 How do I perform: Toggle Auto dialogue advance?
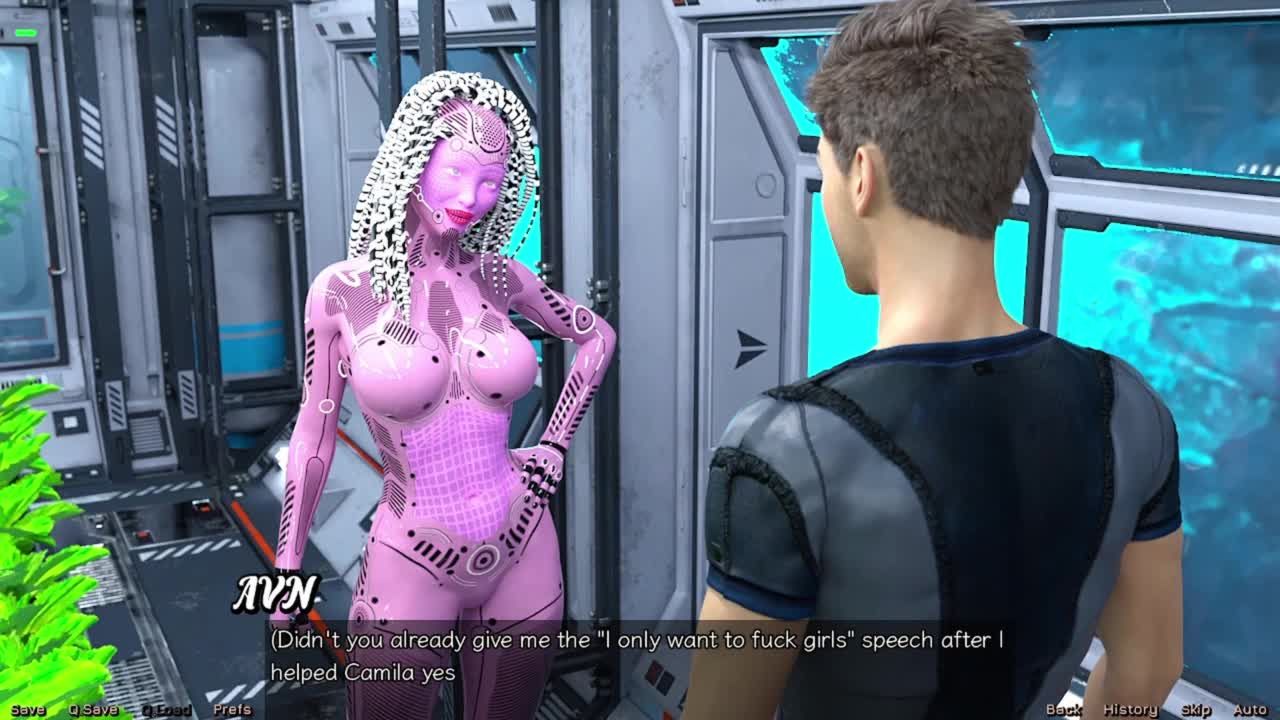tap(1250, 710)
